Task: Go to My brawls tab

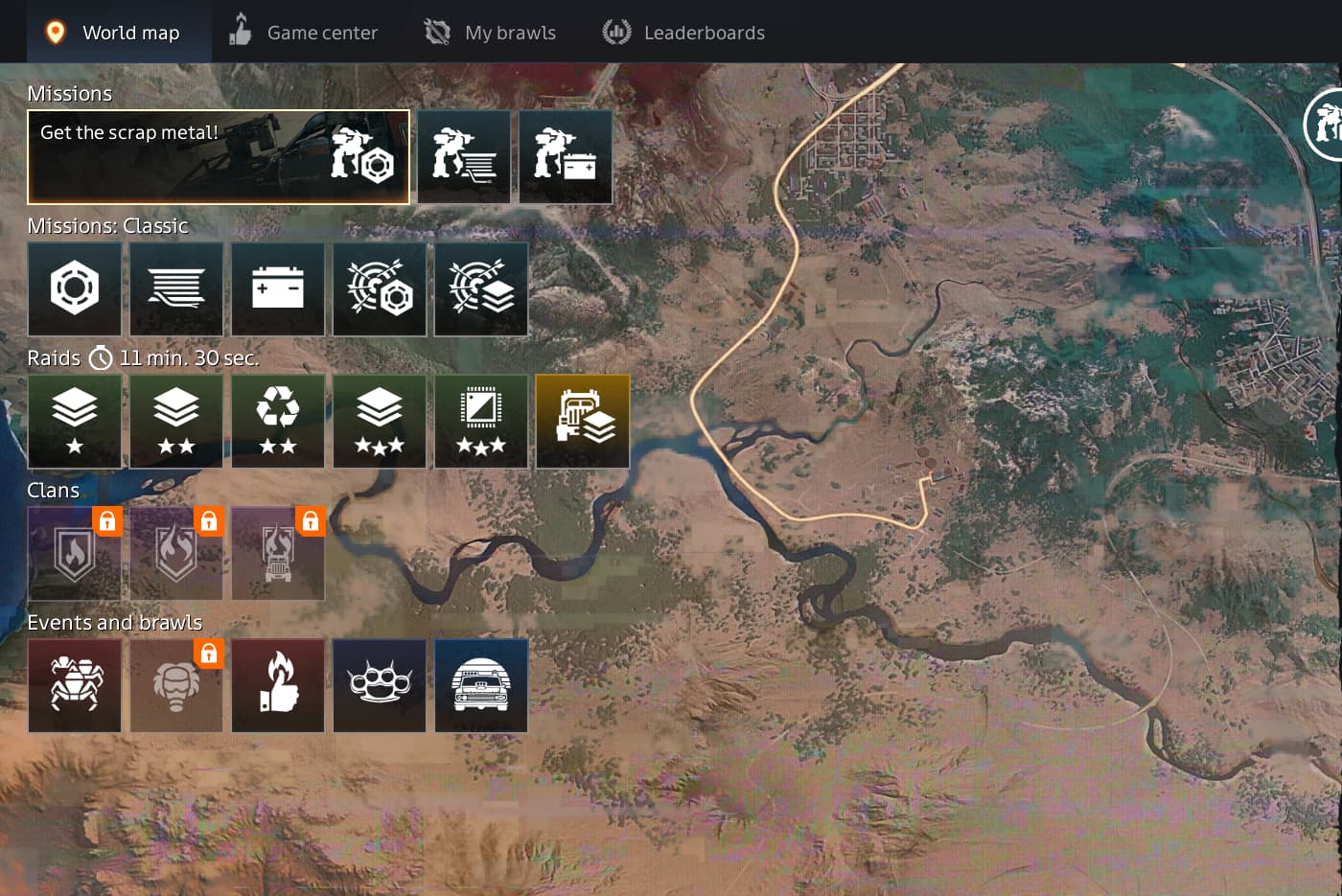Action: point(491,33)
